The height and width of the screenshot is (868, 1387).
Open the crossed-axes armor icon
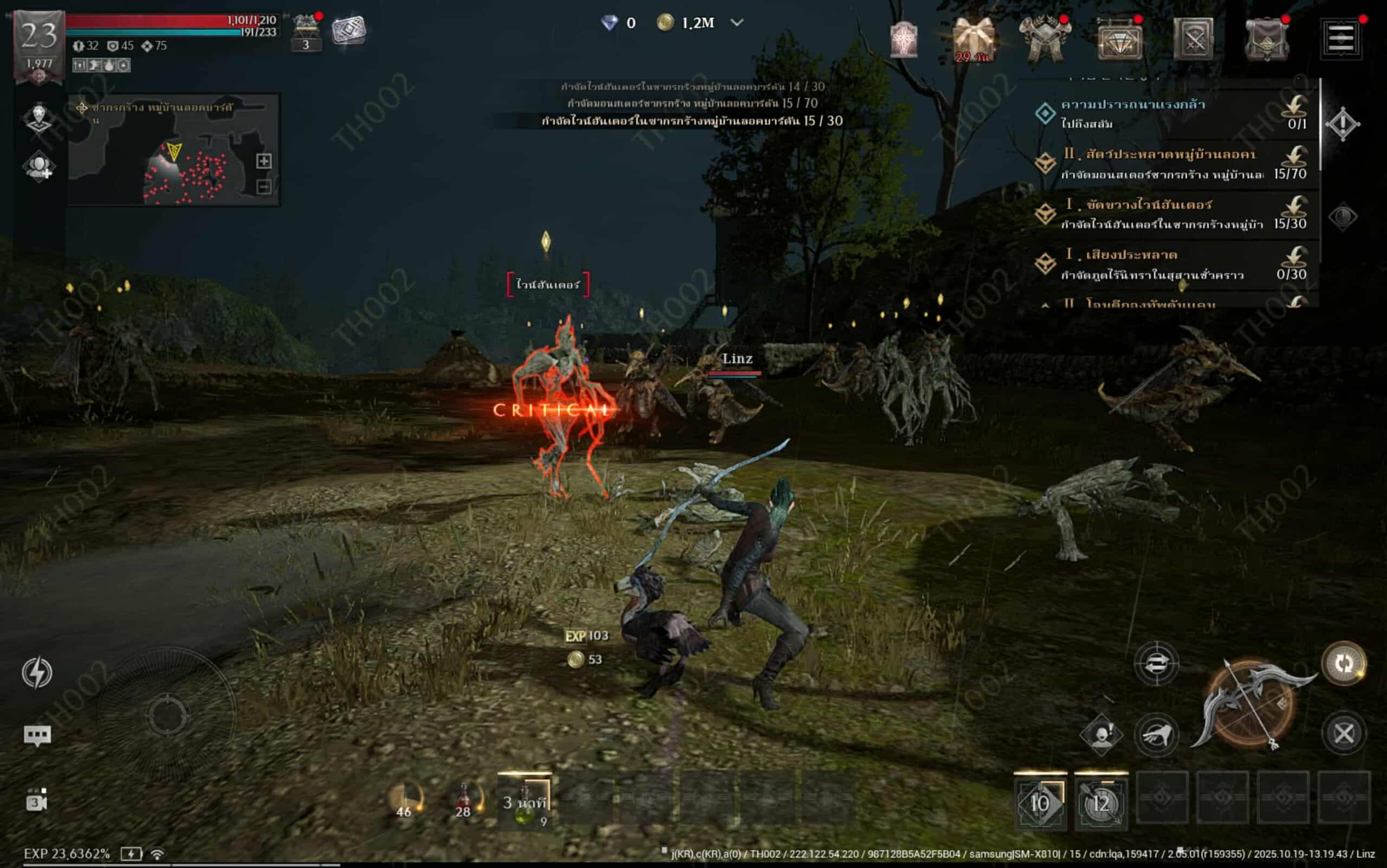(x=1045, y=39)
